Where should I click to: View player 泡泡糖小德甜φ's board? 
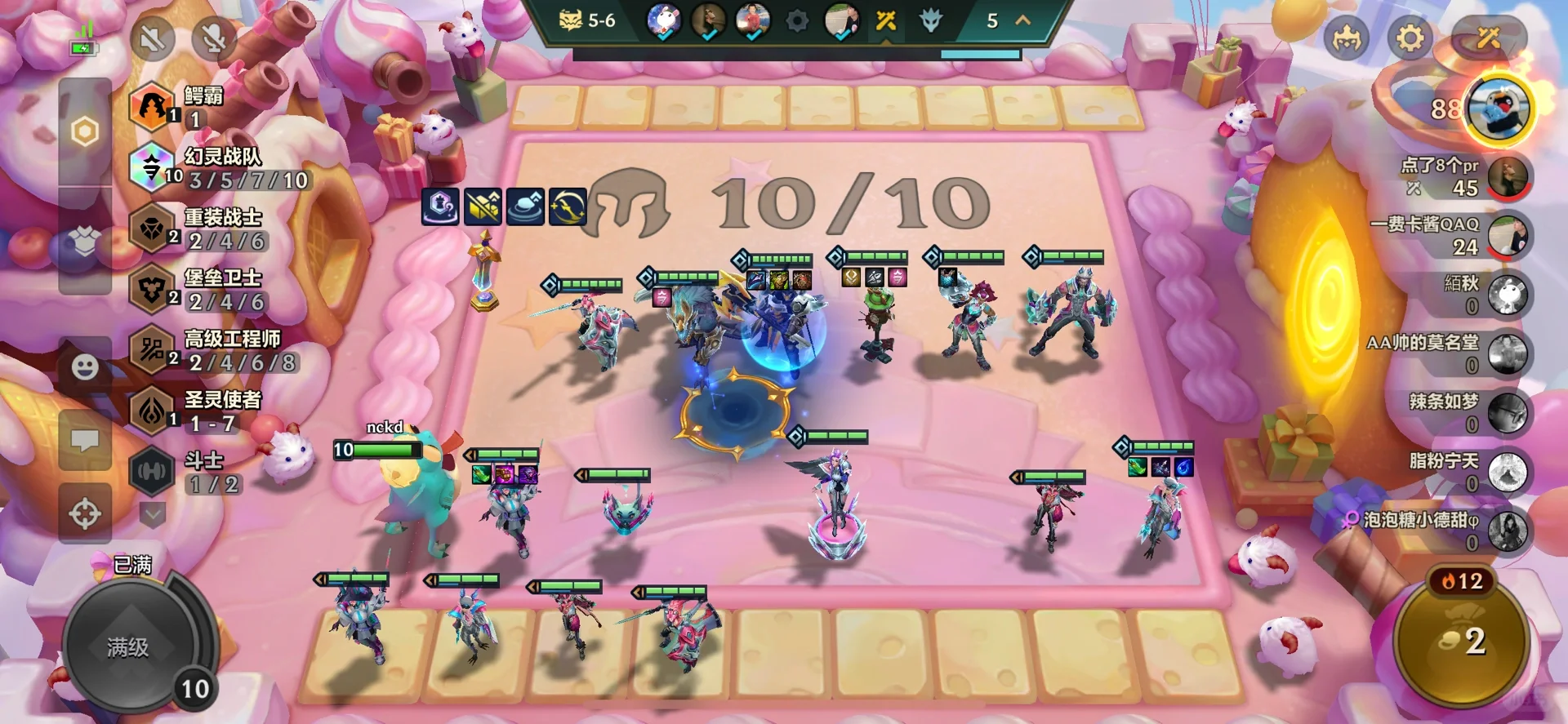point(1507,531)
